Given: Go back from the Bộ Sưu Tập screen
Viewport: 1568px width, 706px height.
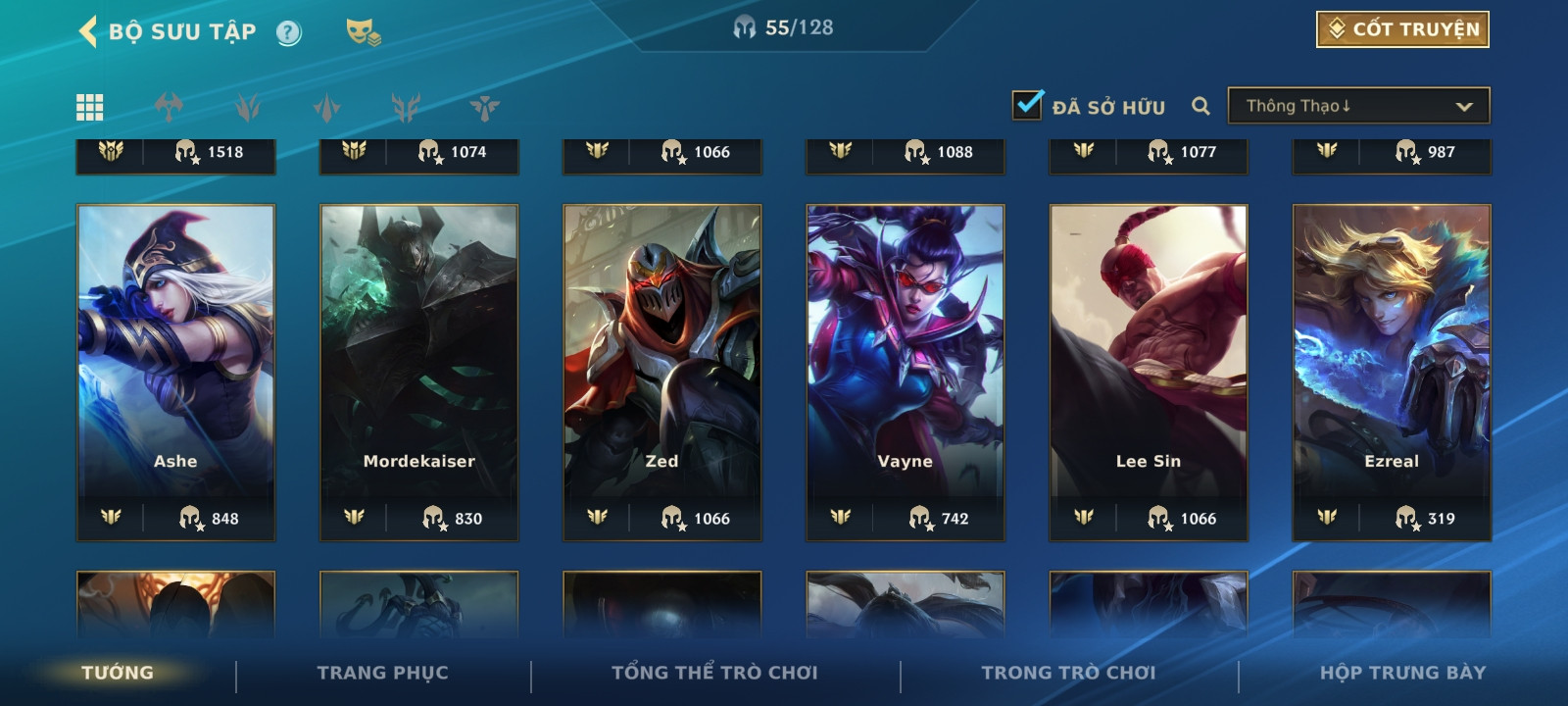Looking at the screenshot, I should 88,31.
